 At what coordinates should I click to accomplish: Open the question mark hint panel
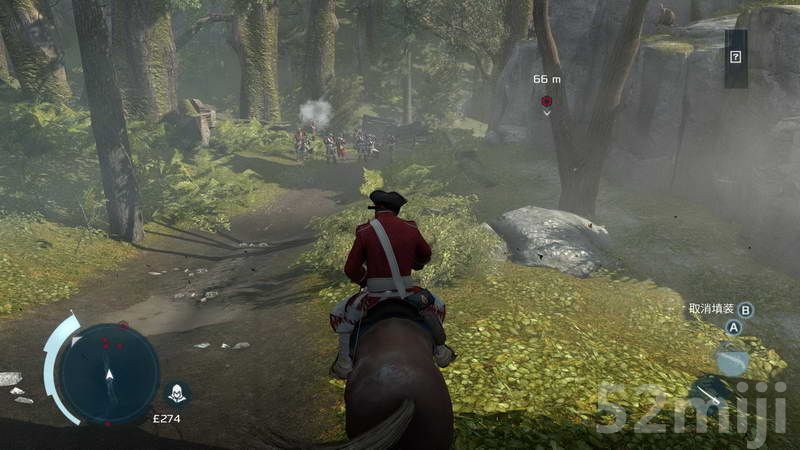[736, 57]
